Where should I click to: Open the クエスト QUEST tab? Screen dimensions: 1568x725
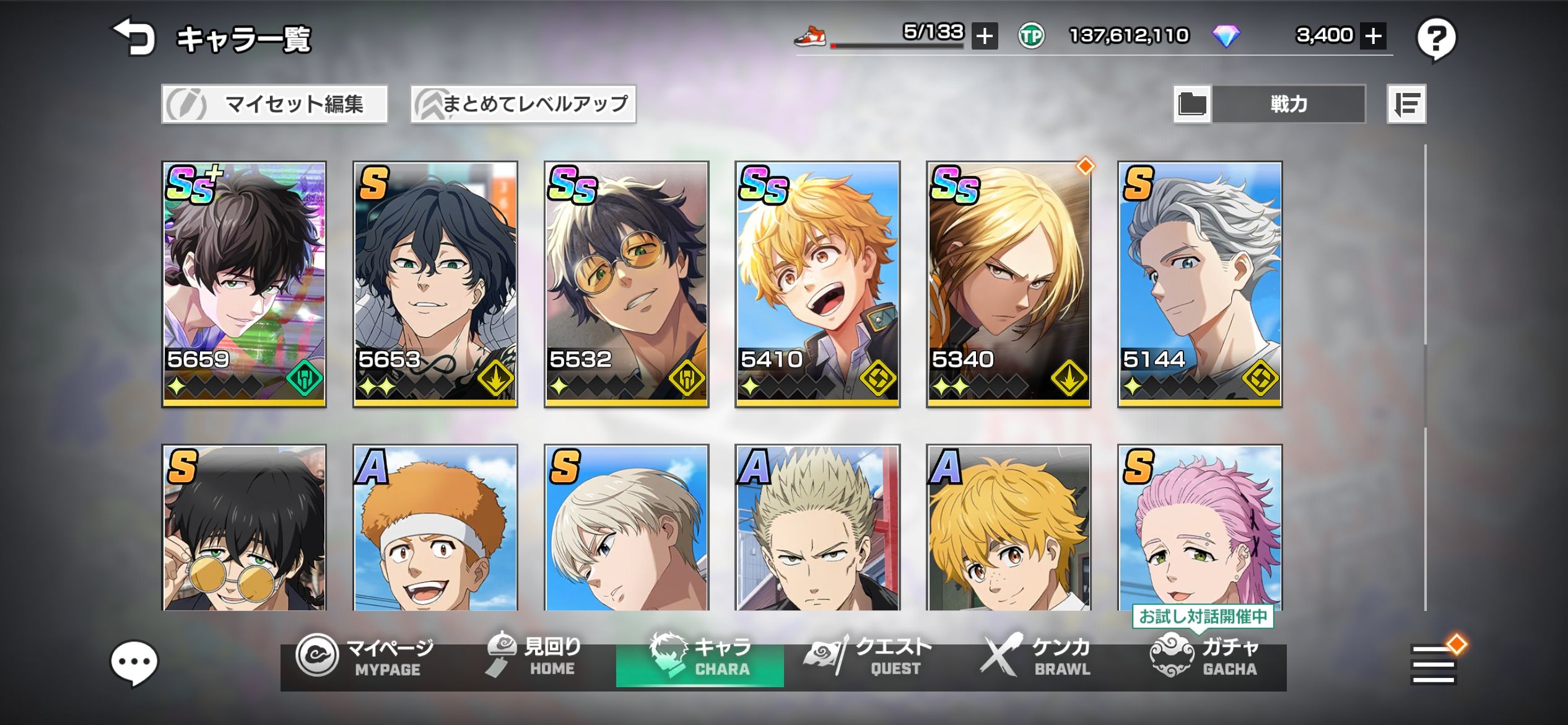click(x=867, y=658)
